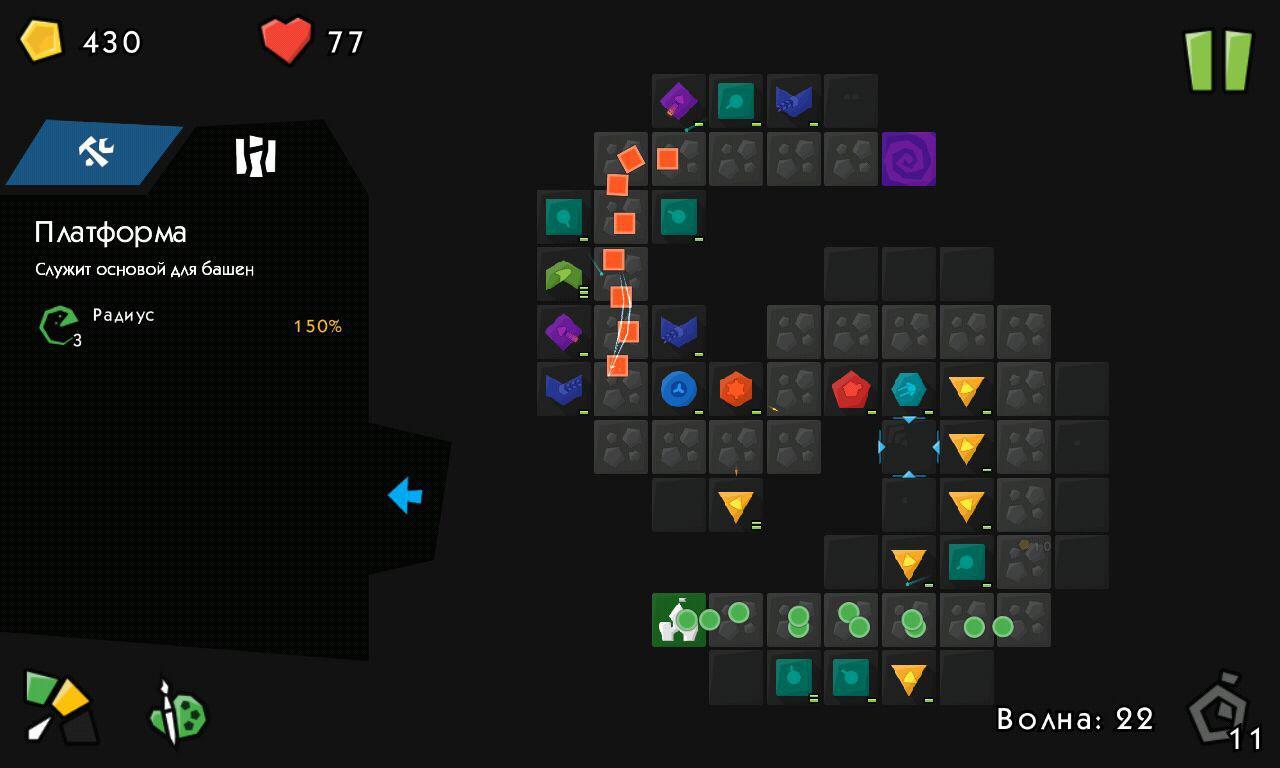Select the Радиус upgrade icon
Screen dimensions: 1280x768
pyautogui.click(x=59, y=325)
